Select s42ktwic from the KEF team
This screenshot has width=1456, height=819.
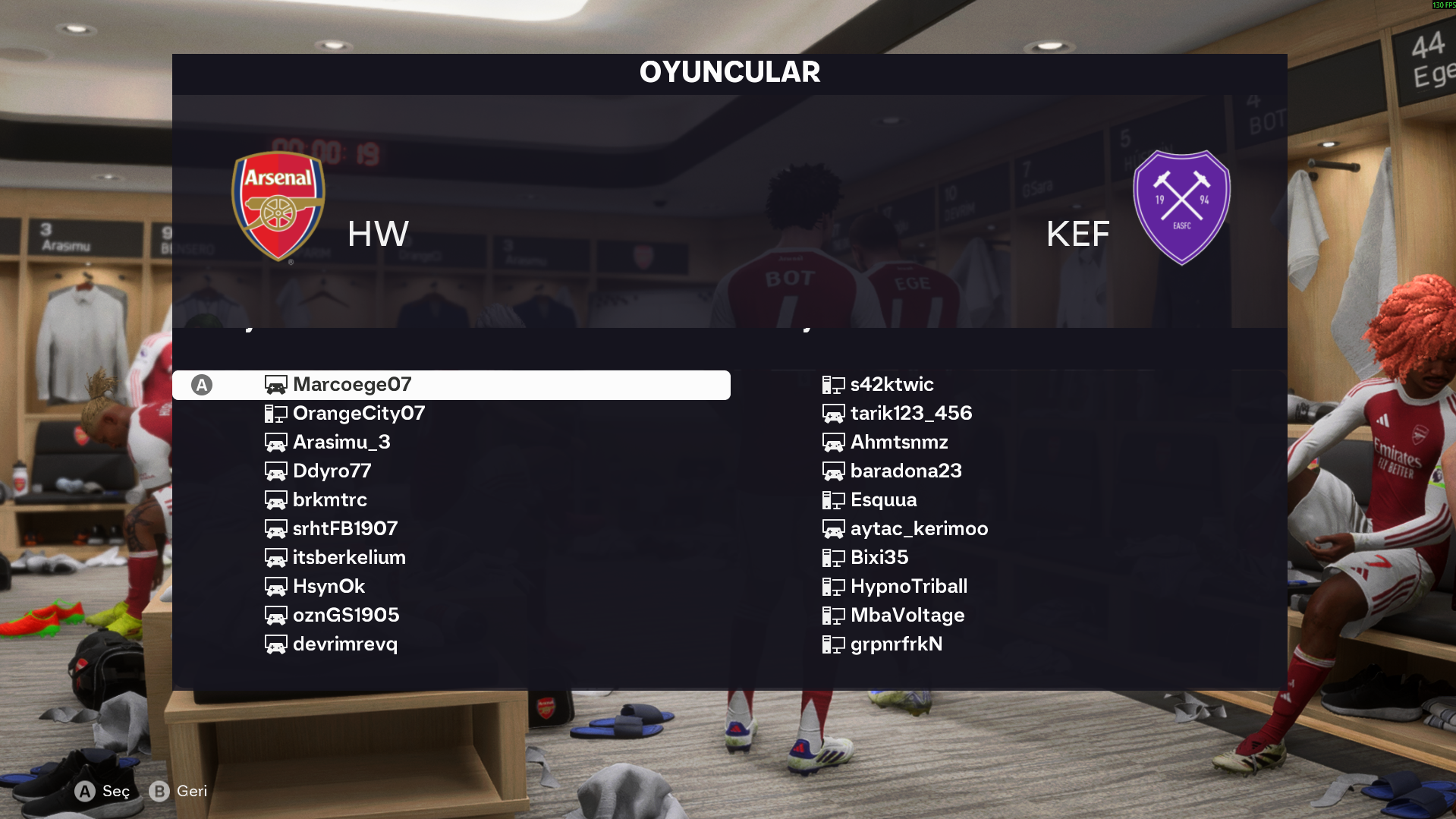[892, 385]
